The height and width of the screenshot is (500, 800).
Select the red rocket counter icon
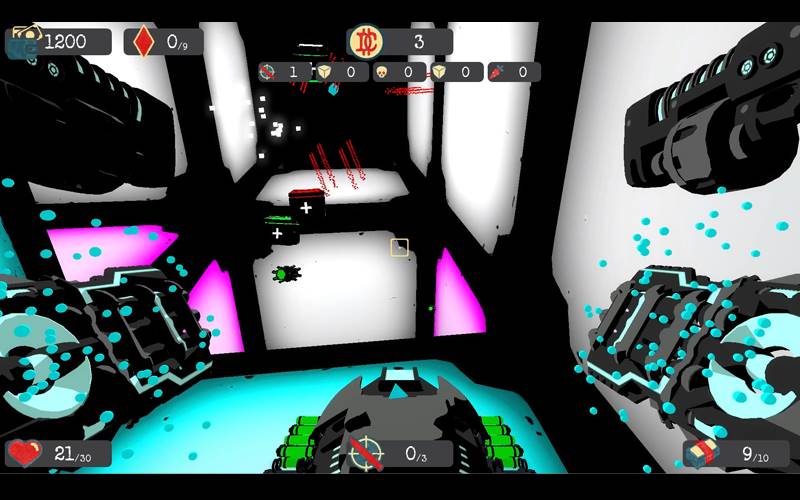tap(497, 72)
